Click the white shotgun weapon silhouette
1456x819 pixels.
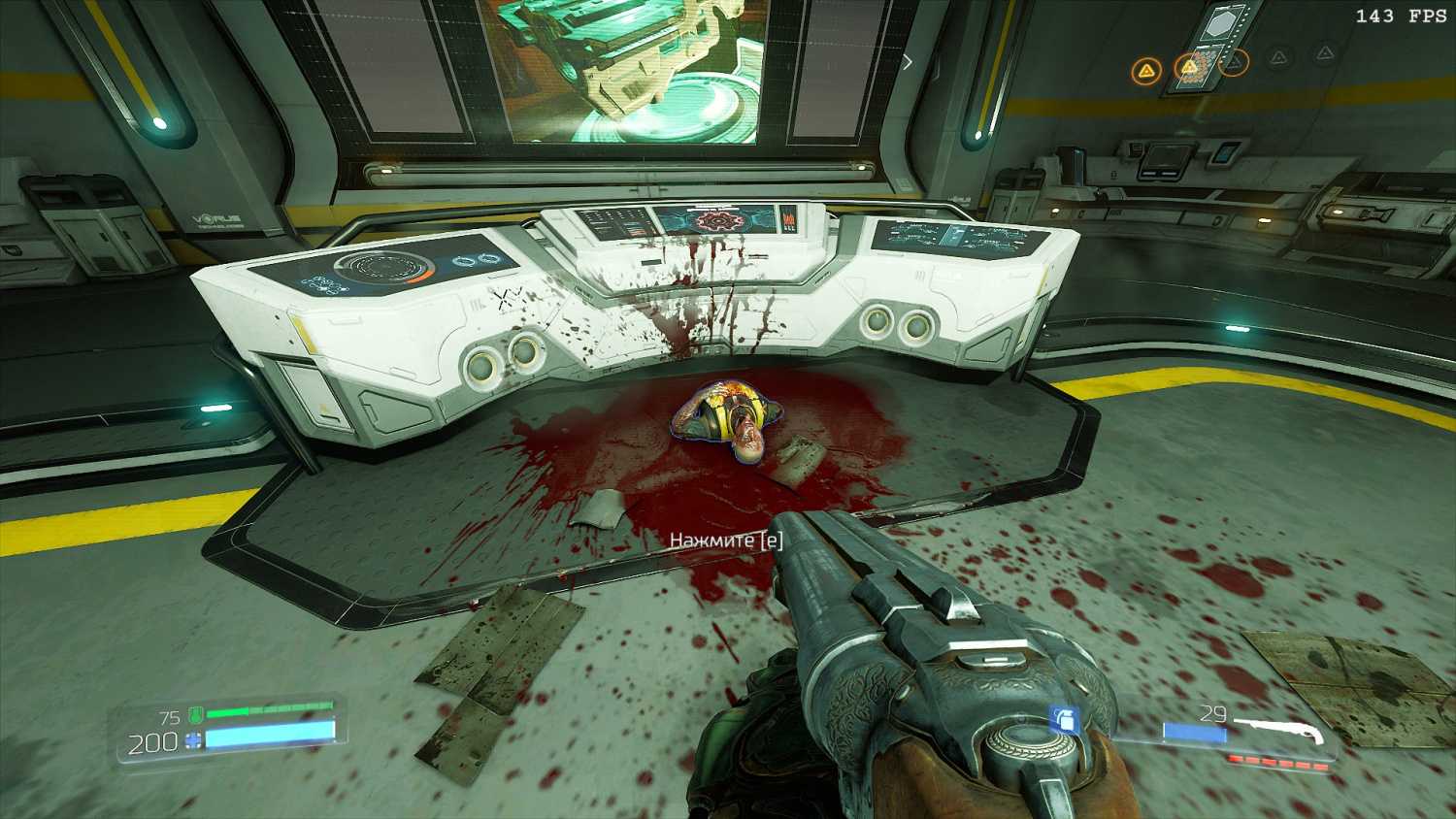[x=1277, y=730]
